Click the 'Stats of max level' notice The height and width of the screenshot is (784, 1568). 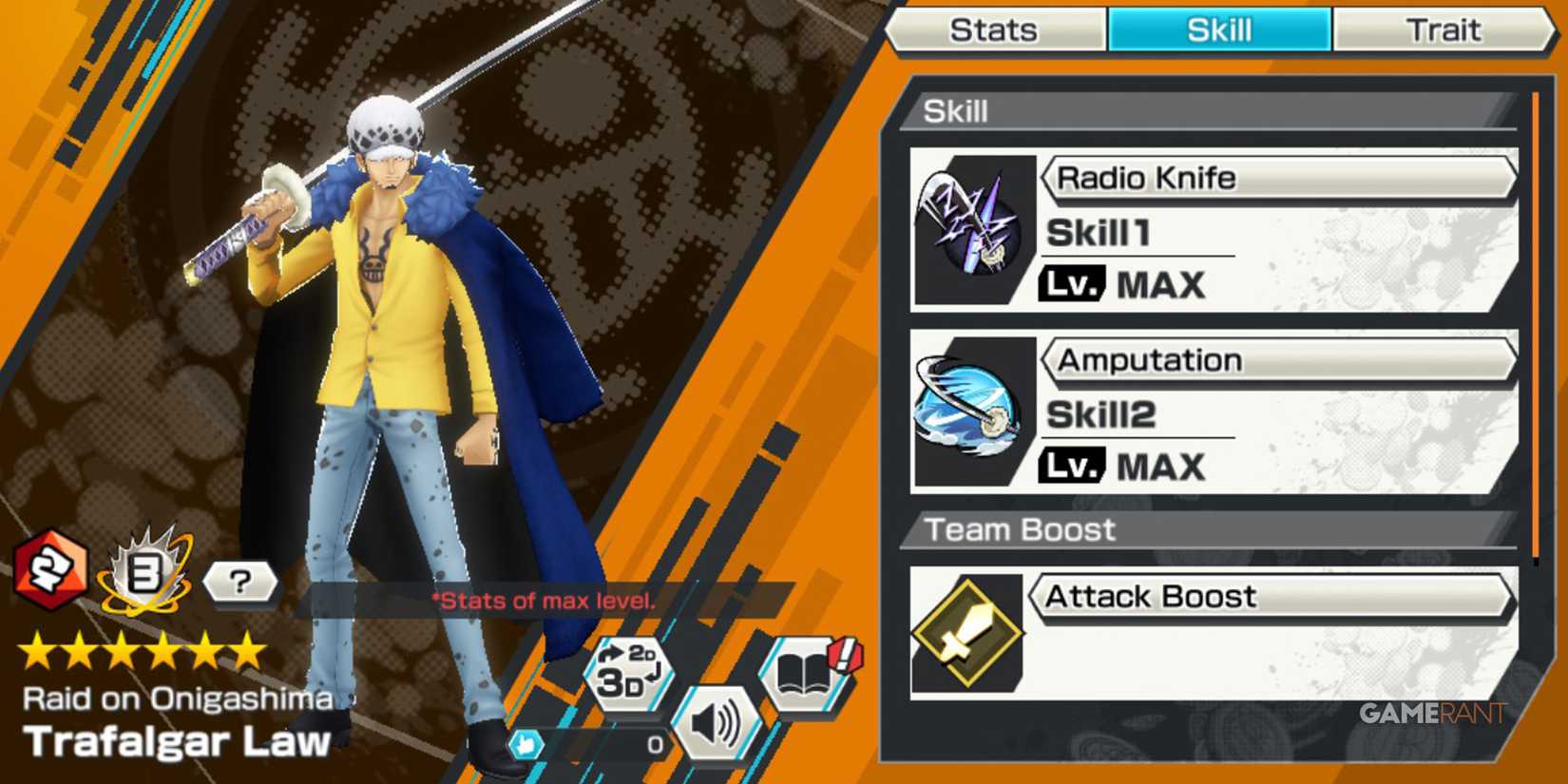click(x=545, y=601)
